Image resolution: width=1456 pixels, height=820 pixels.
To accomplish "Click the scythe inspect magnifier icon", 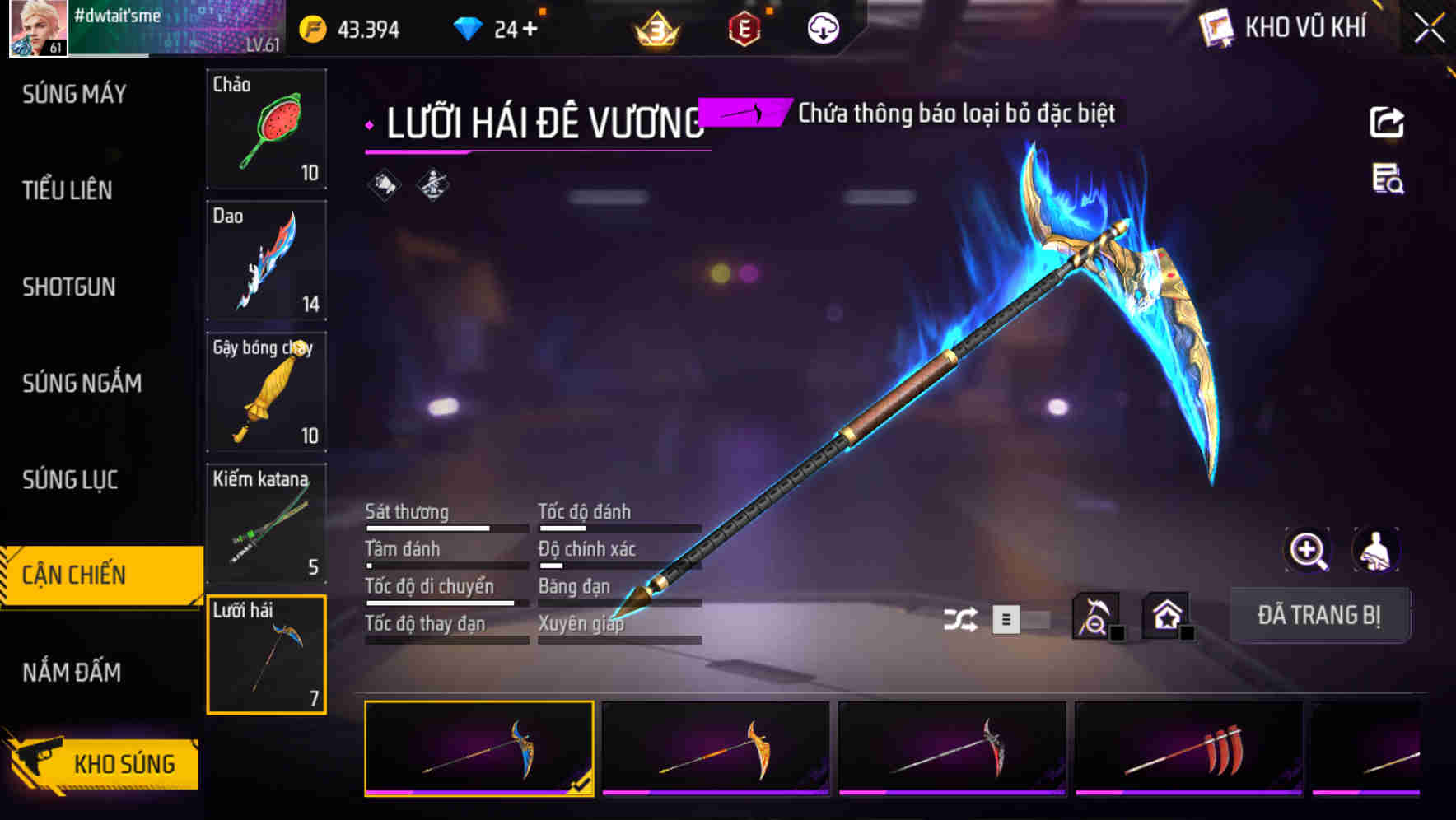I will click(x=1096, y=614).
